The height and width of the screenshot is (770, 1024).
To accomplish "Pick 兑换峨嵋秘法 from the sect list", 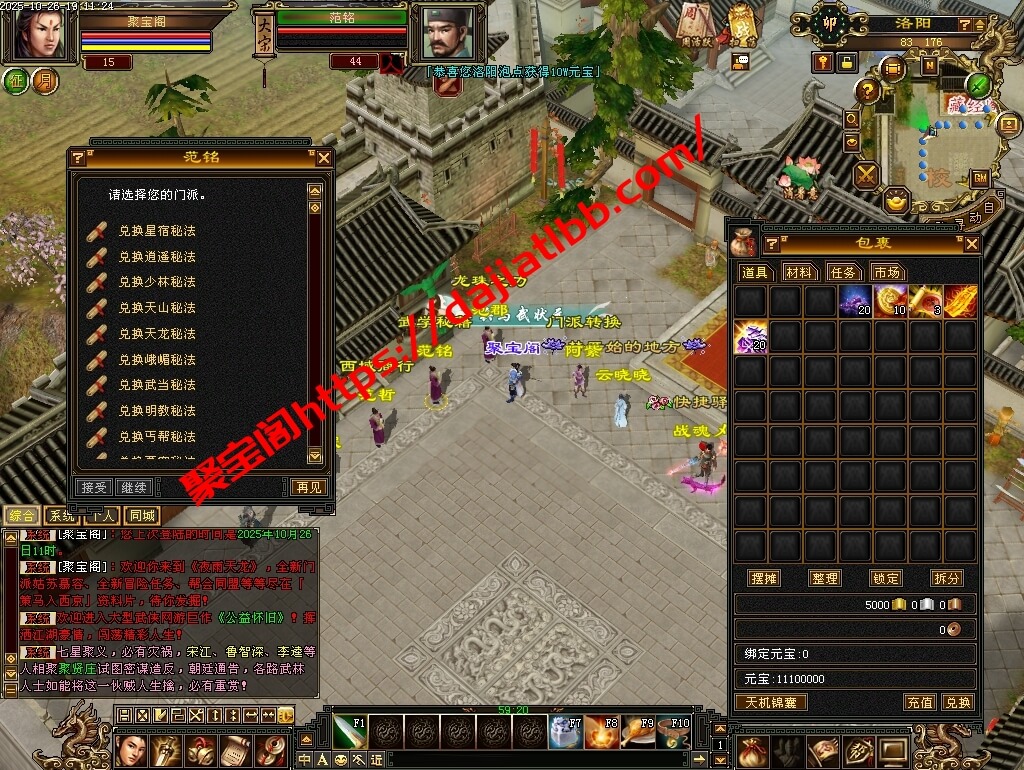I will pos(156,360).
